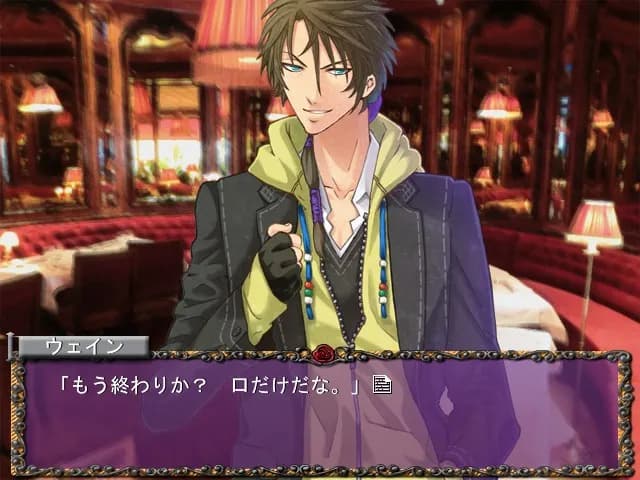Click the page-advance icon after the dialogue text
Image resolution: width=640 pixels, height=480 pixels.
click(x=381, y=384)
